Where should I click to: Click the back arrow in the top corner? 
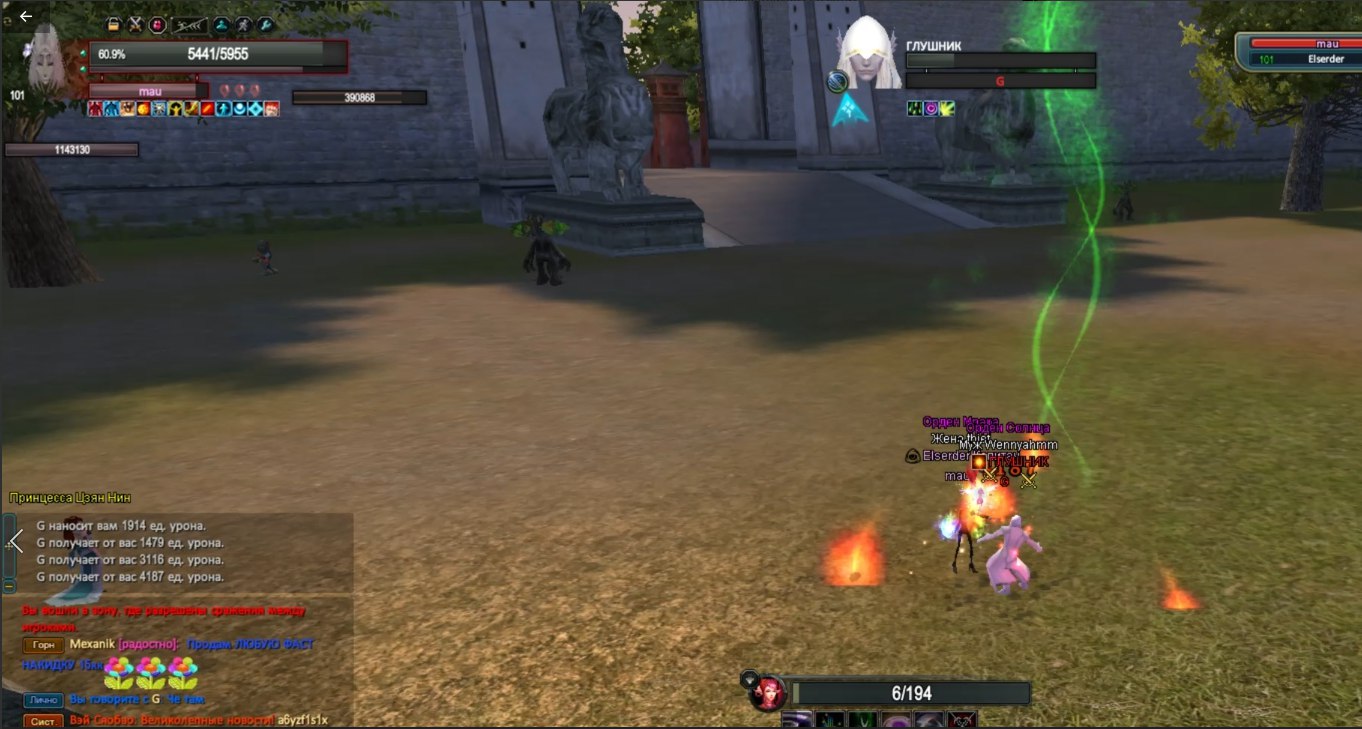(26, 16)
